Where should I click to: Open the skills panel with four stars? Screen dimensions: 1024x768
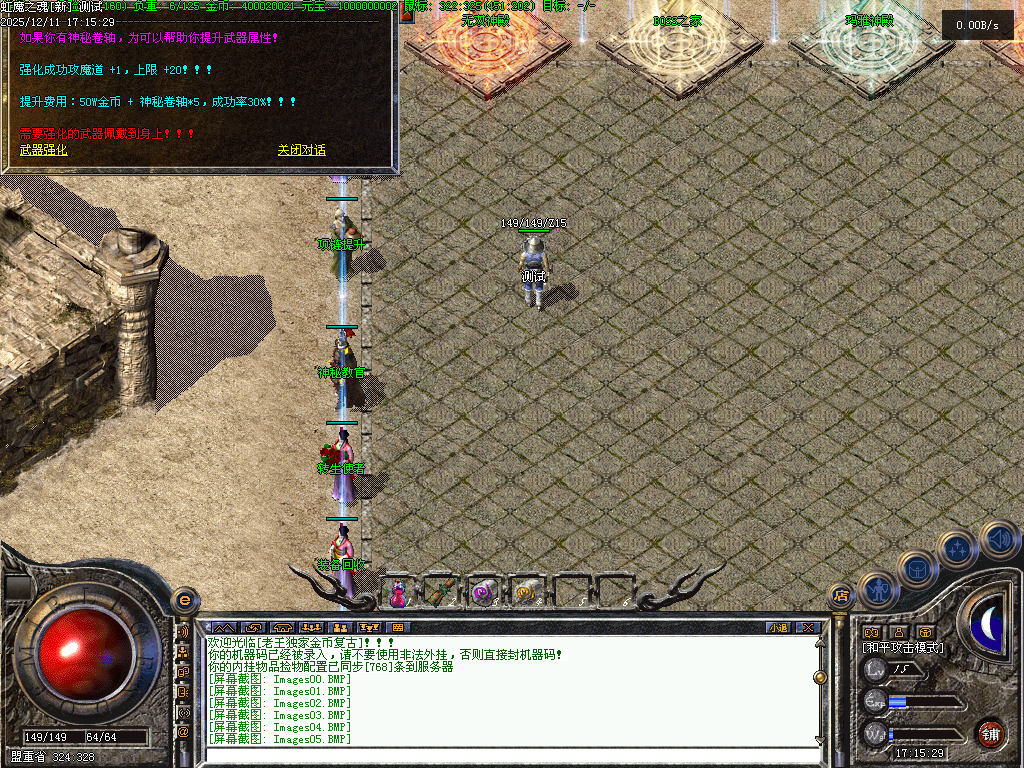pyautogui.click(x=957, y=549)
